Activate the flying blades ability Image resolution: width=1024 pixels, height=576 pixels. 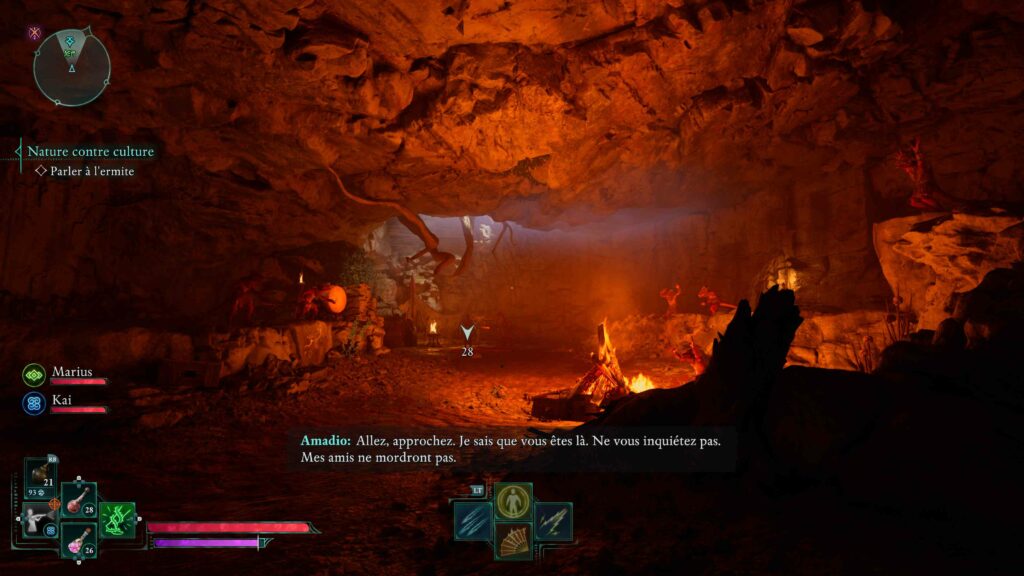553,521
